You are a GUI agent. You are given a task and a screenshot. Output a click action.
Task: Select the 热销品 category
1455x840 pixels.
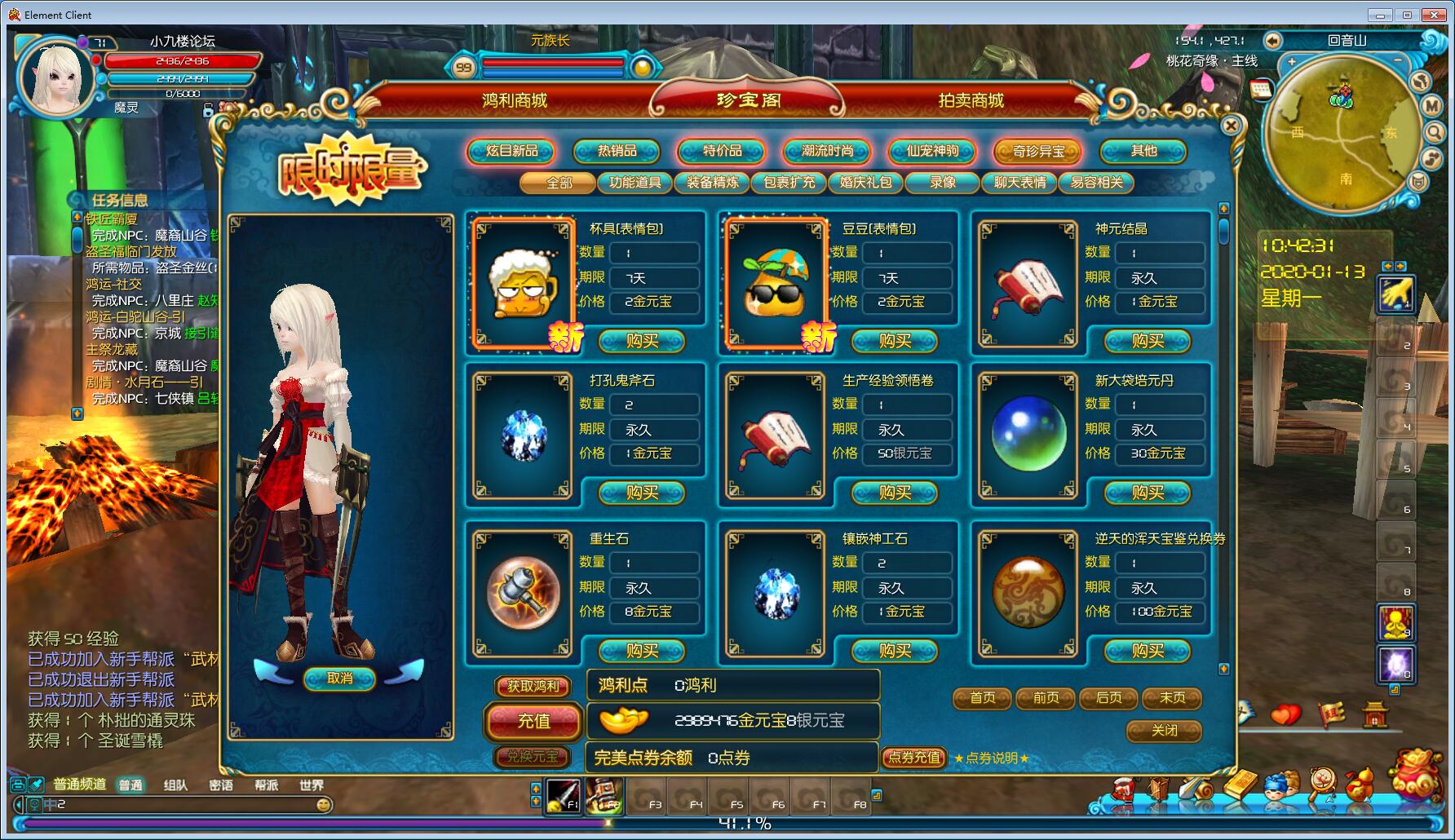tap(617, 151)
